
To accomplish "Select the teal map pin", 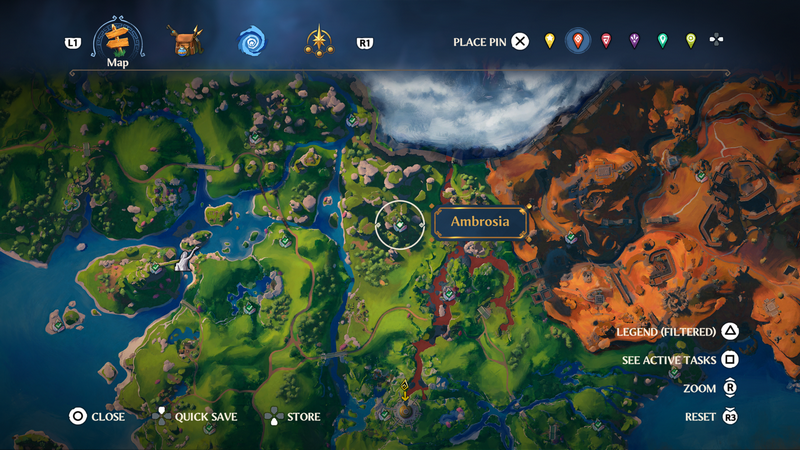I will click(662, 41).
